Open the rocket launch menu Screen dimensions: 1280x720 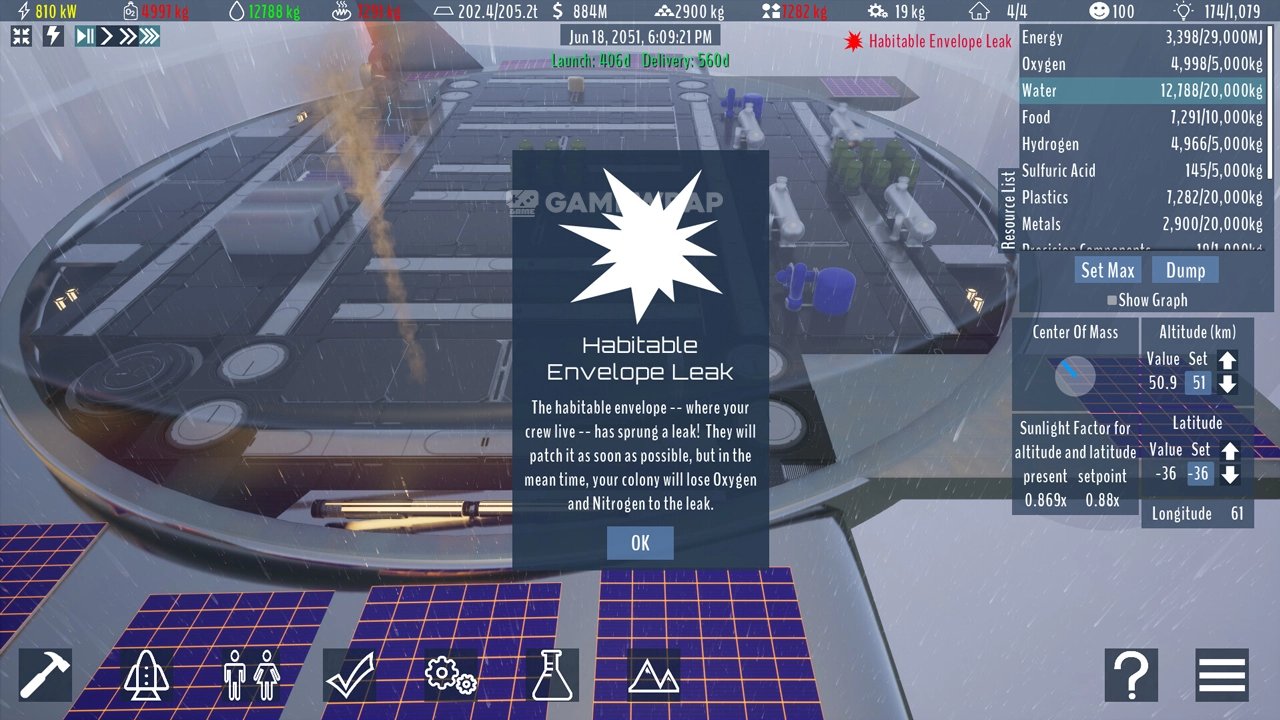tap(147, 675)
